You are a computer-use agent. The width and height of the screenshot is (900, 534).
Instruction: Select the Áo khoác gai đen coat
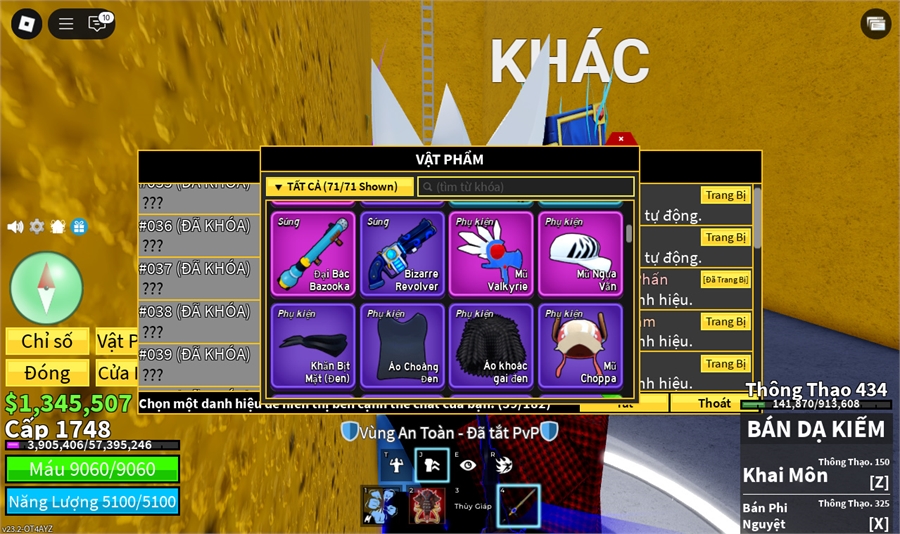pos(491,346)
